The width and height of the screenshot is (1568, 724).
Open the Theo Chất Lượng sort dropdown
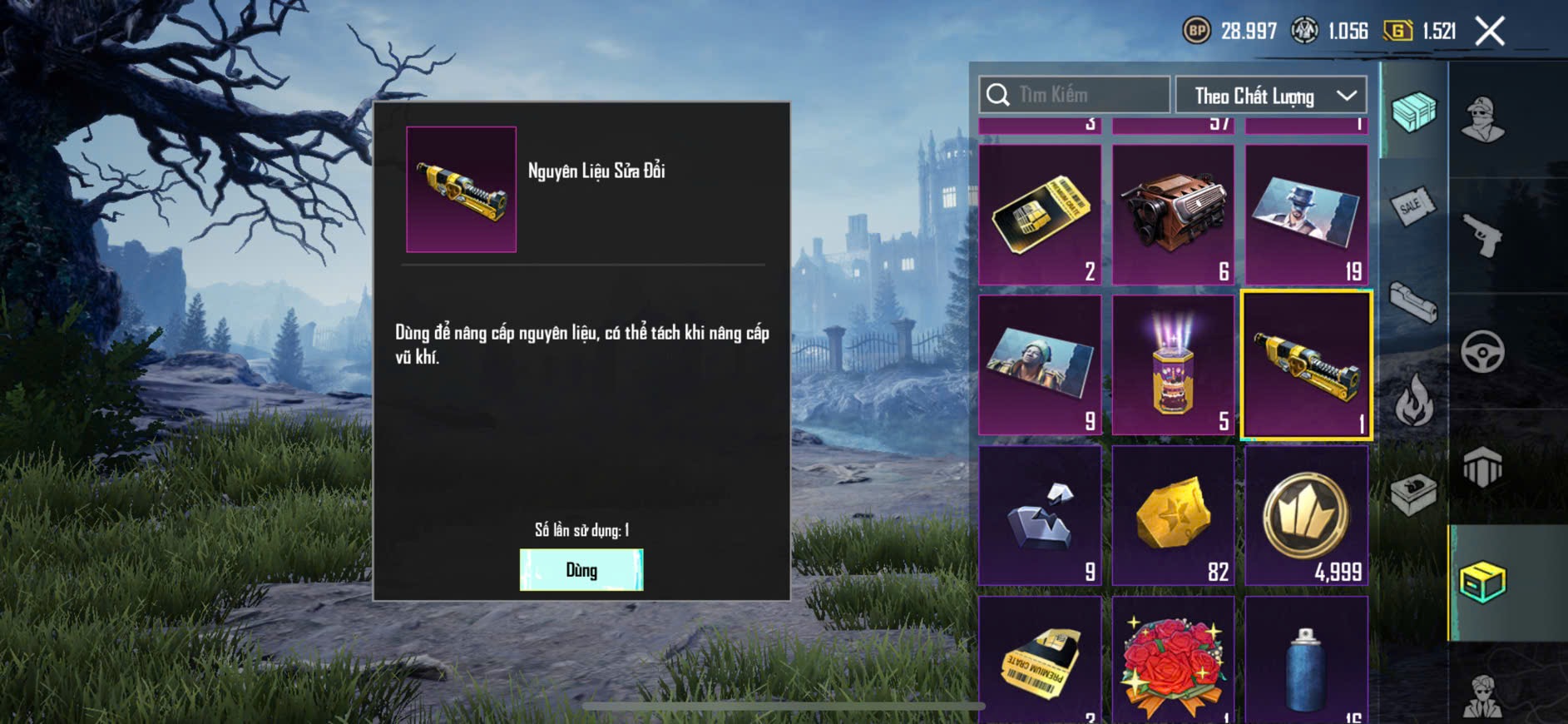(1270, 96)
